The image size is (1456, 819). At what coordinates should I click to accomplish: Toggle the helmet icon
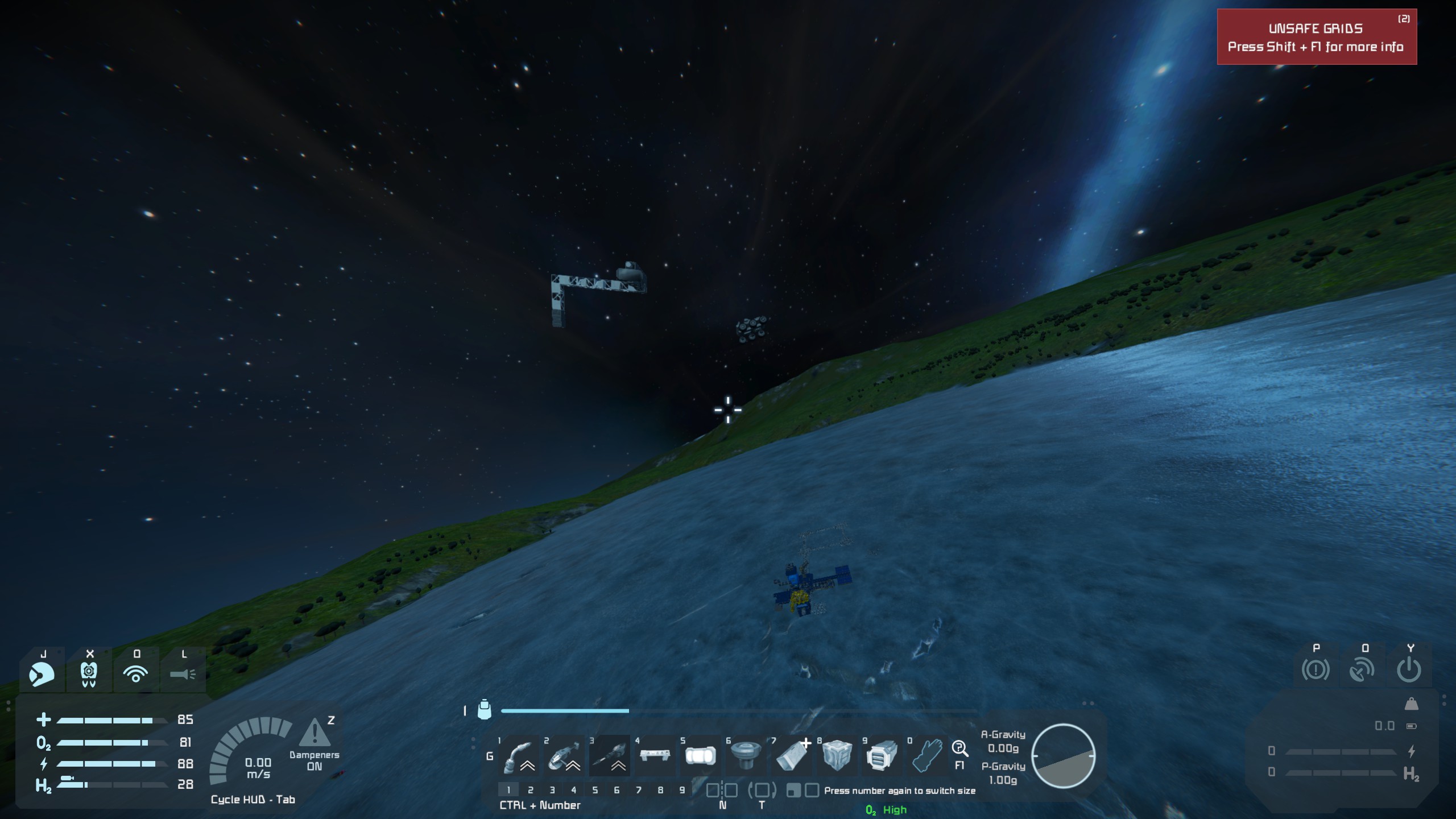click(x=42, y=674)
